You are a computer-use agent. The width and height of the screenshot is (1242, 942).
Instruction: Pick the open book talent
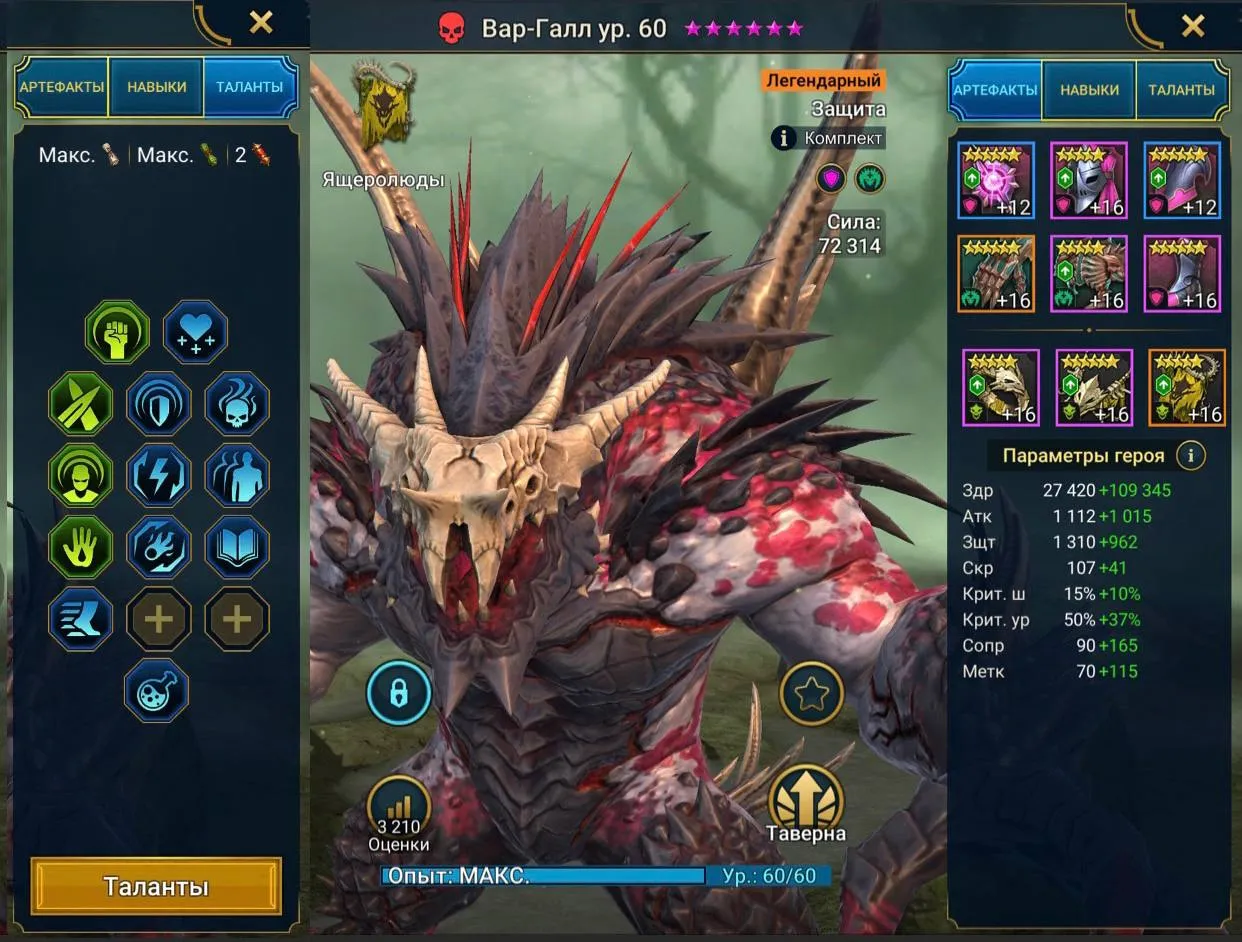click(x=237, y=547)
